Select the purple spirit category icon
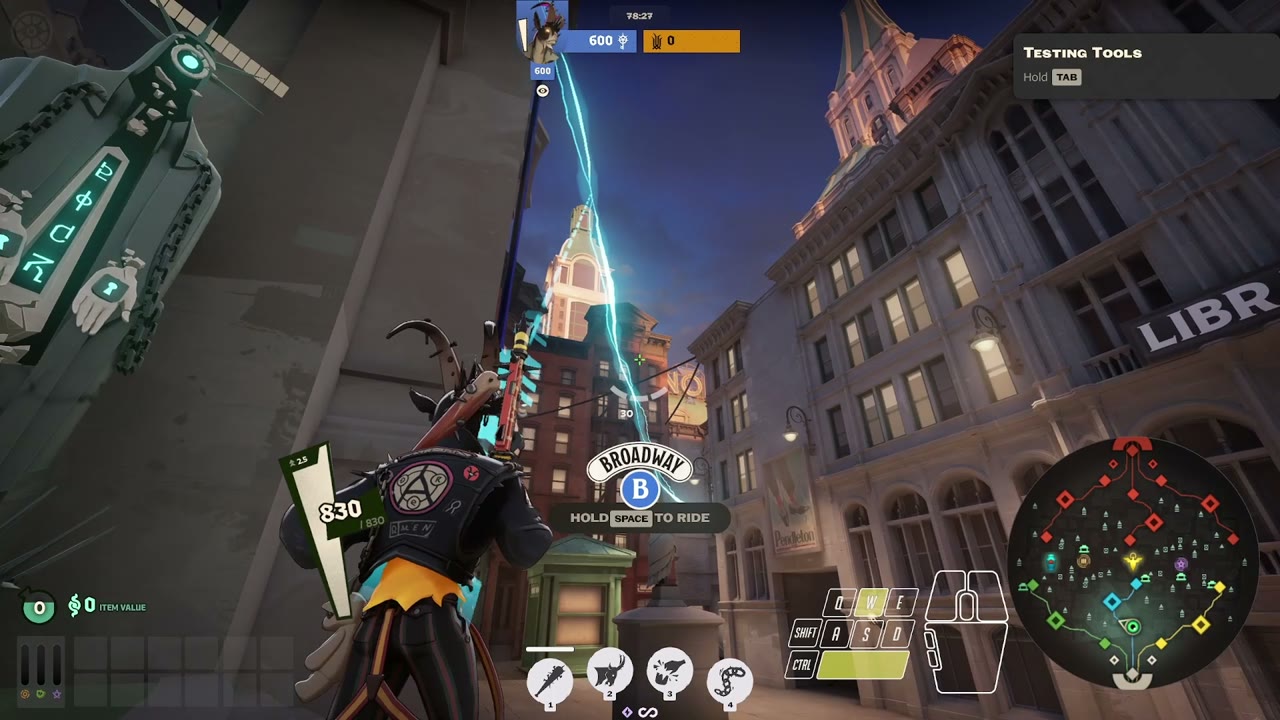 [x=57, y=693]
